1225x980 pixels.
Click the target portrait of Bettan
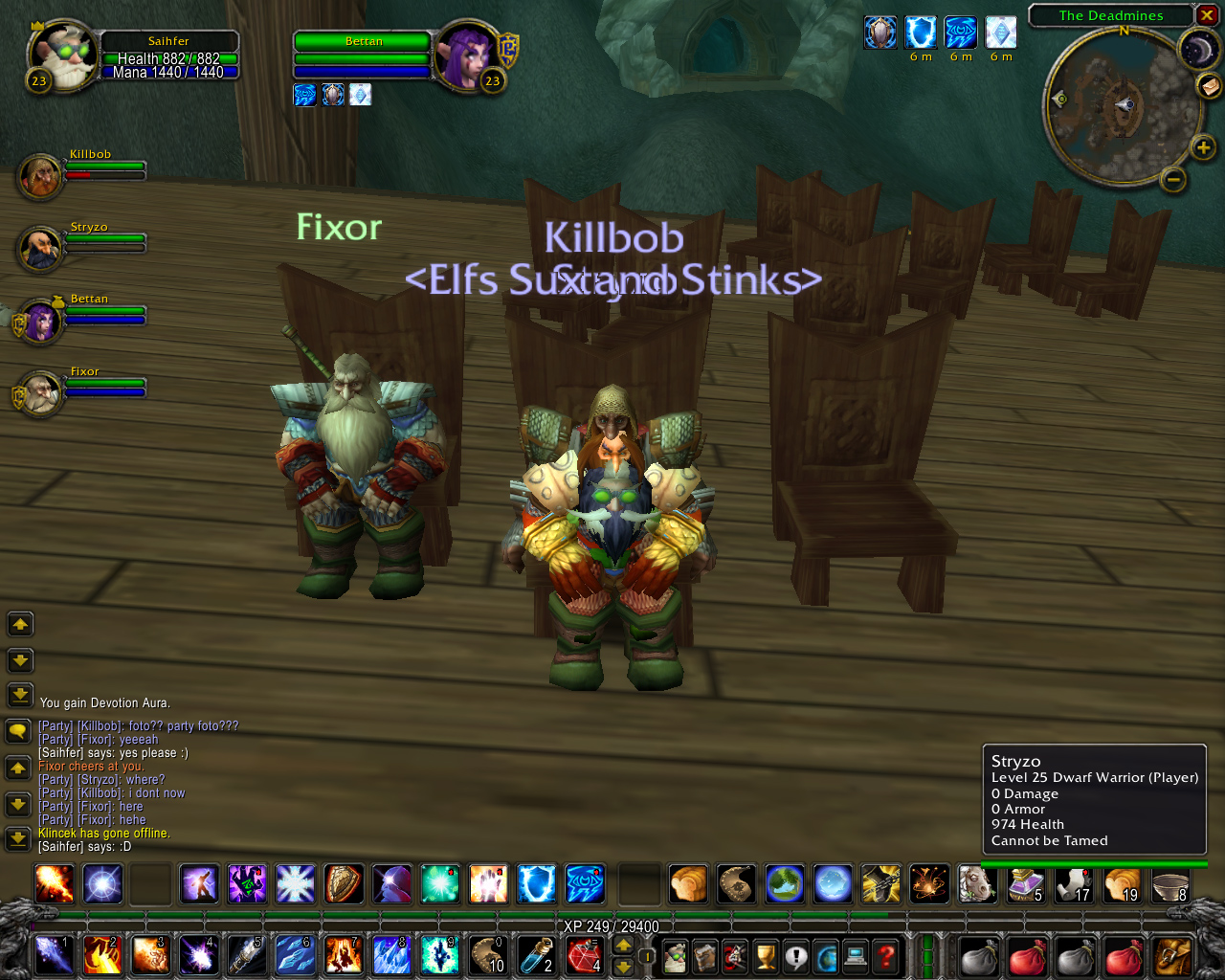coord(466,57)
